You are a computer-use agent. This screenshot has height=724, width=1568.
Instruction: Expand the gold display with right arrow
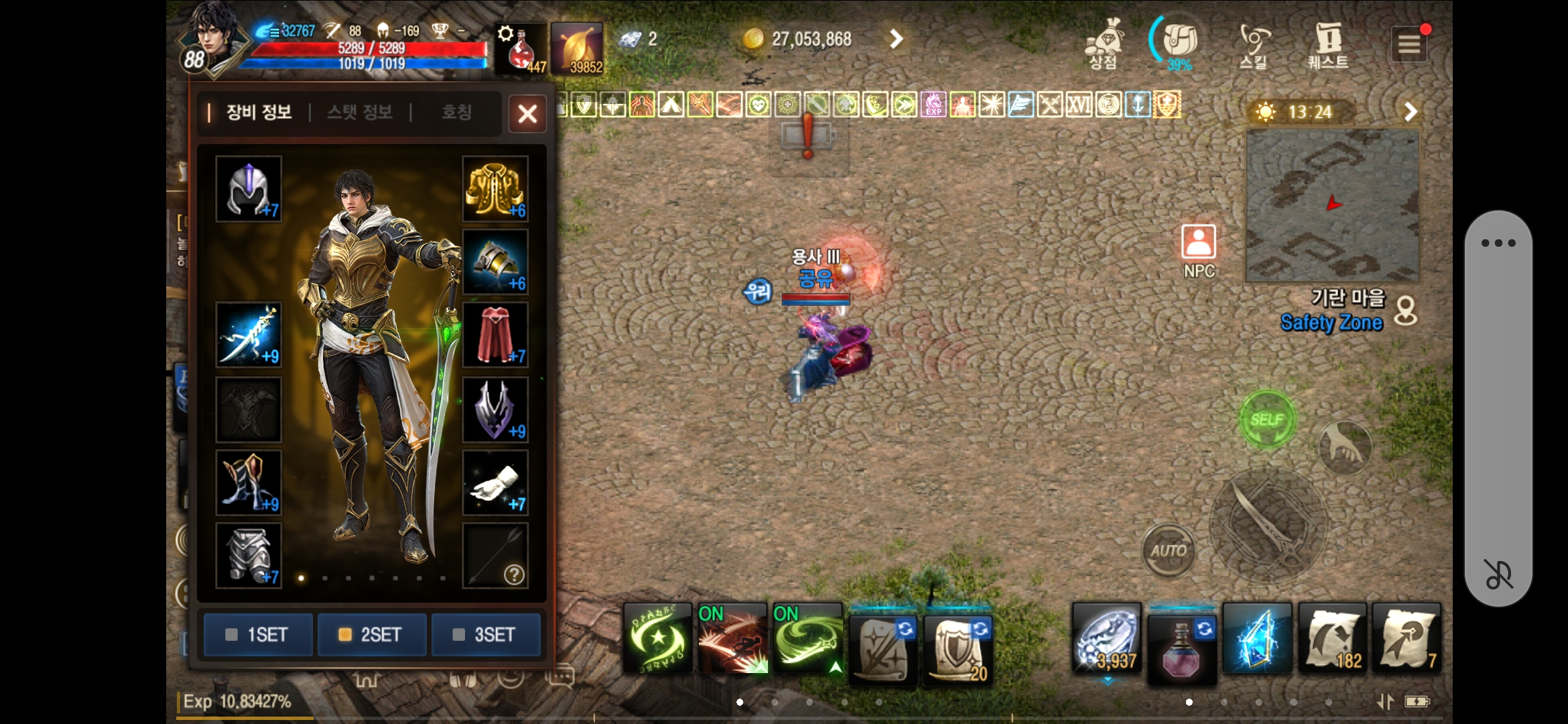click(896, 39)
